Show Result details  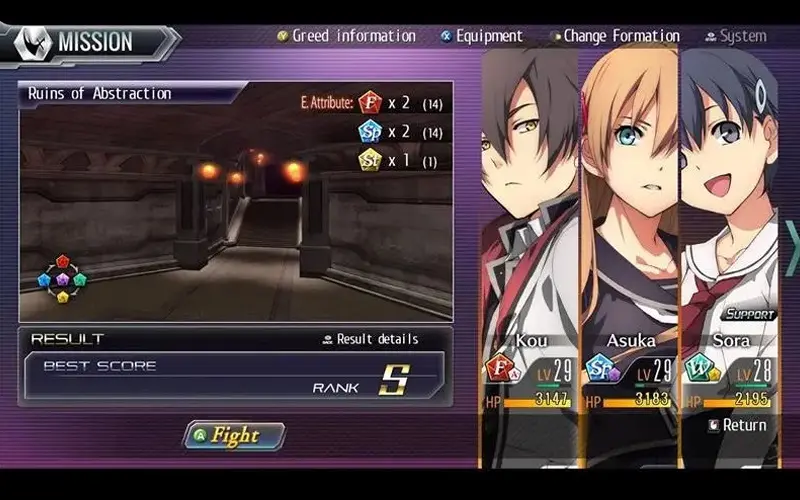point(370,339)
